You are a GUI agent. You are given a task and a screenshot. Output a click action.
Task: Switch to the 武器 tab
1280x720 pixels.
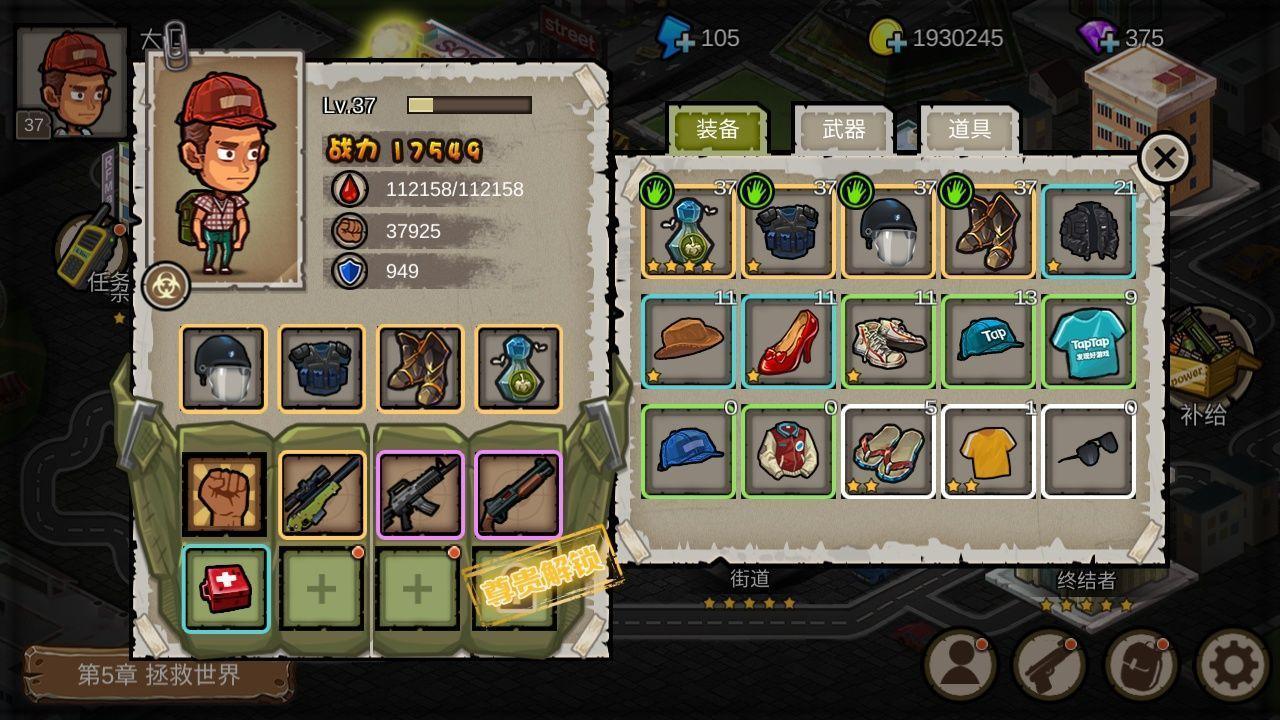[843, 130]
